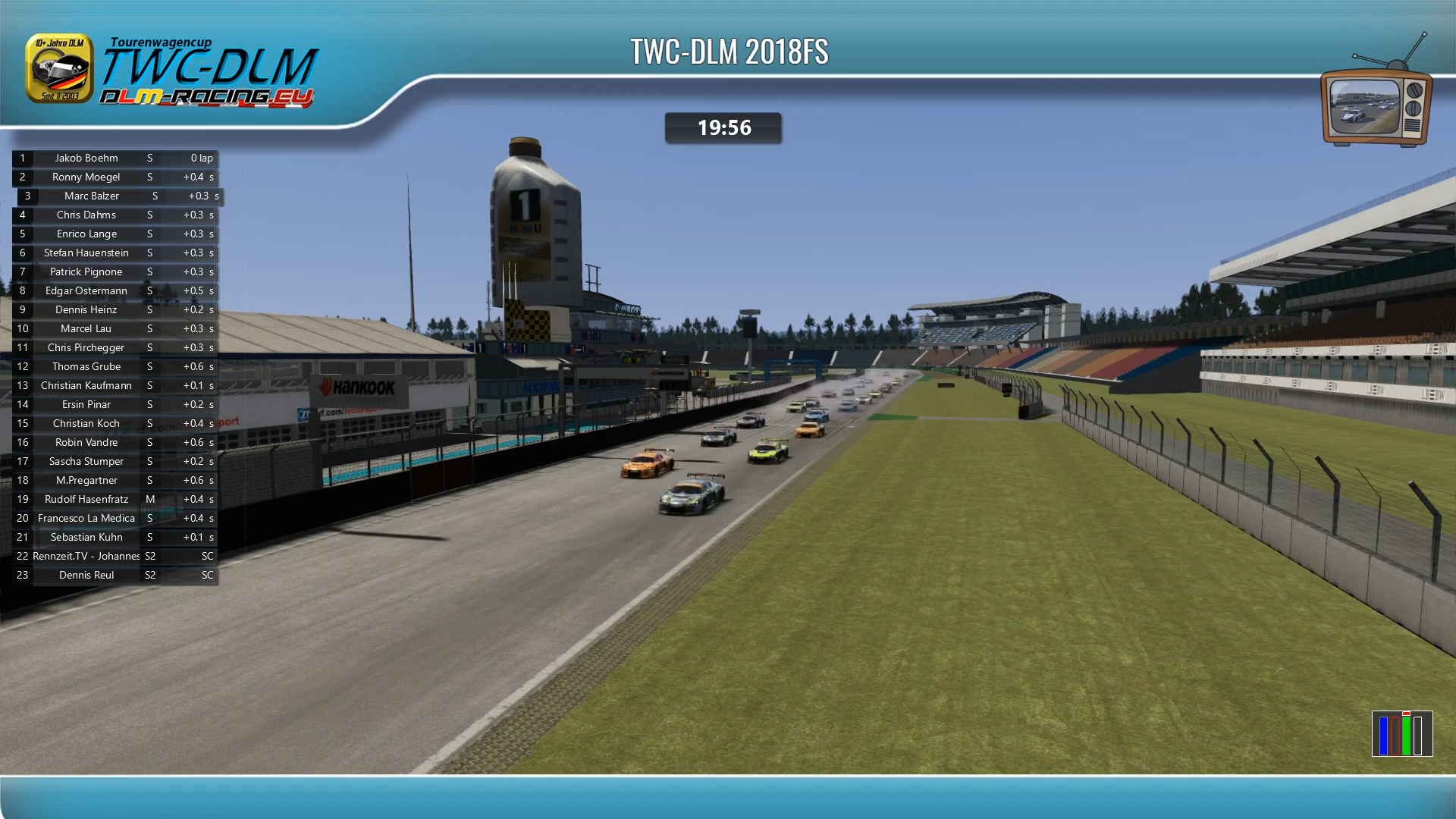This screenshot has width=1456, height=819.
Task: Select Dennis Reul in last place
Action: (x=86, y=576)
